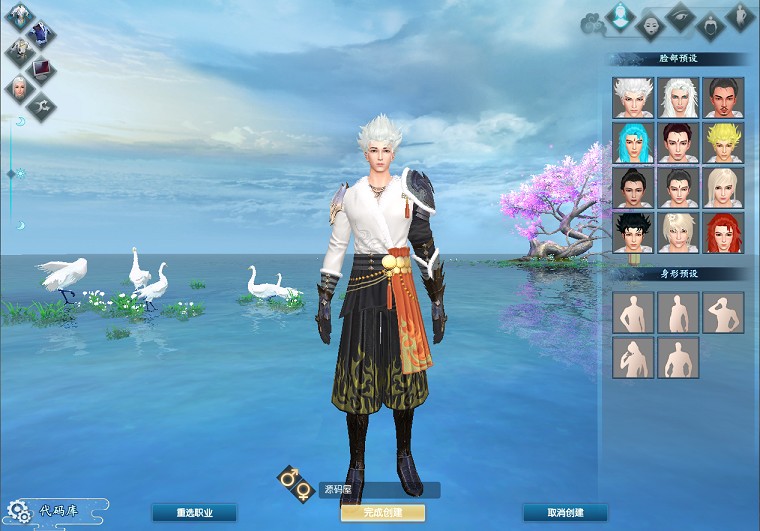
Task: Toggle the male/female gender symbol icon
Action: (x=296, y=484)
